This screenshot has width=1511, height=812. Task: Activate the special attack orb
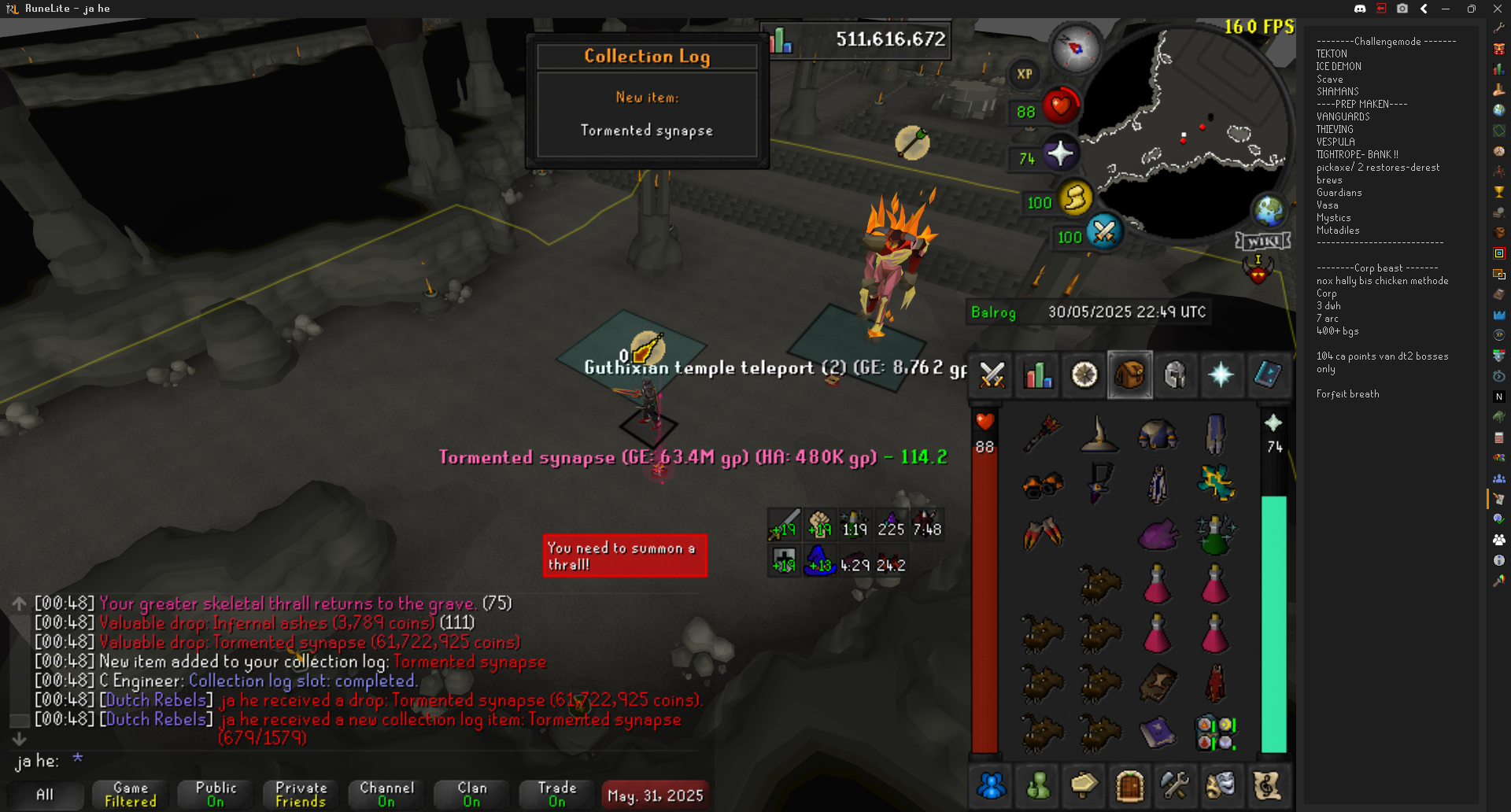pos(1103,232)
